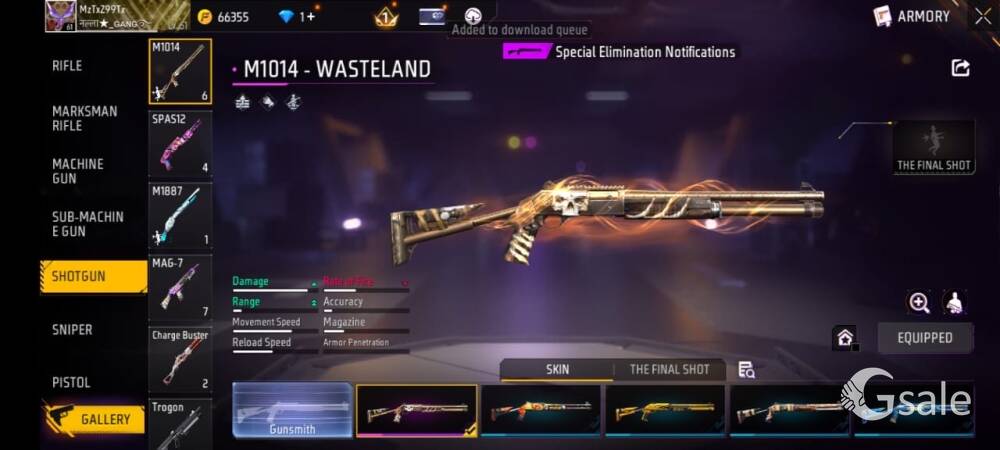This screenshot has width=1000, height=450.
Task: Switch to the Machine Gun category
Action: pyautogui.click(x=78, y=171)
